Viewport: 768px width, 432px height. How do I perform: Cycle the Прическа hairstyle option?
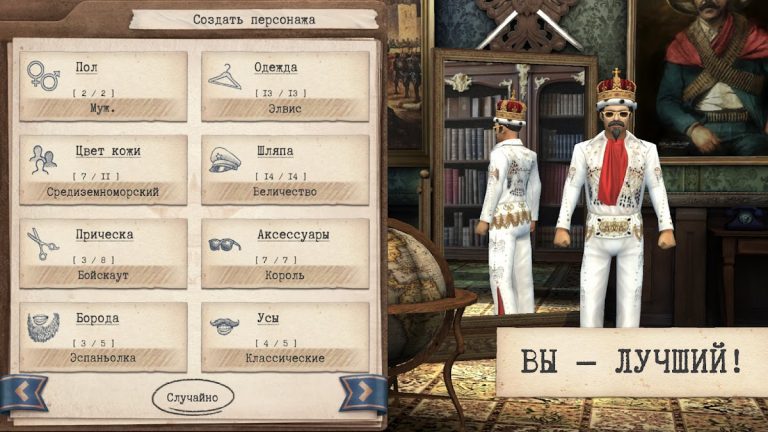point(103,254)
